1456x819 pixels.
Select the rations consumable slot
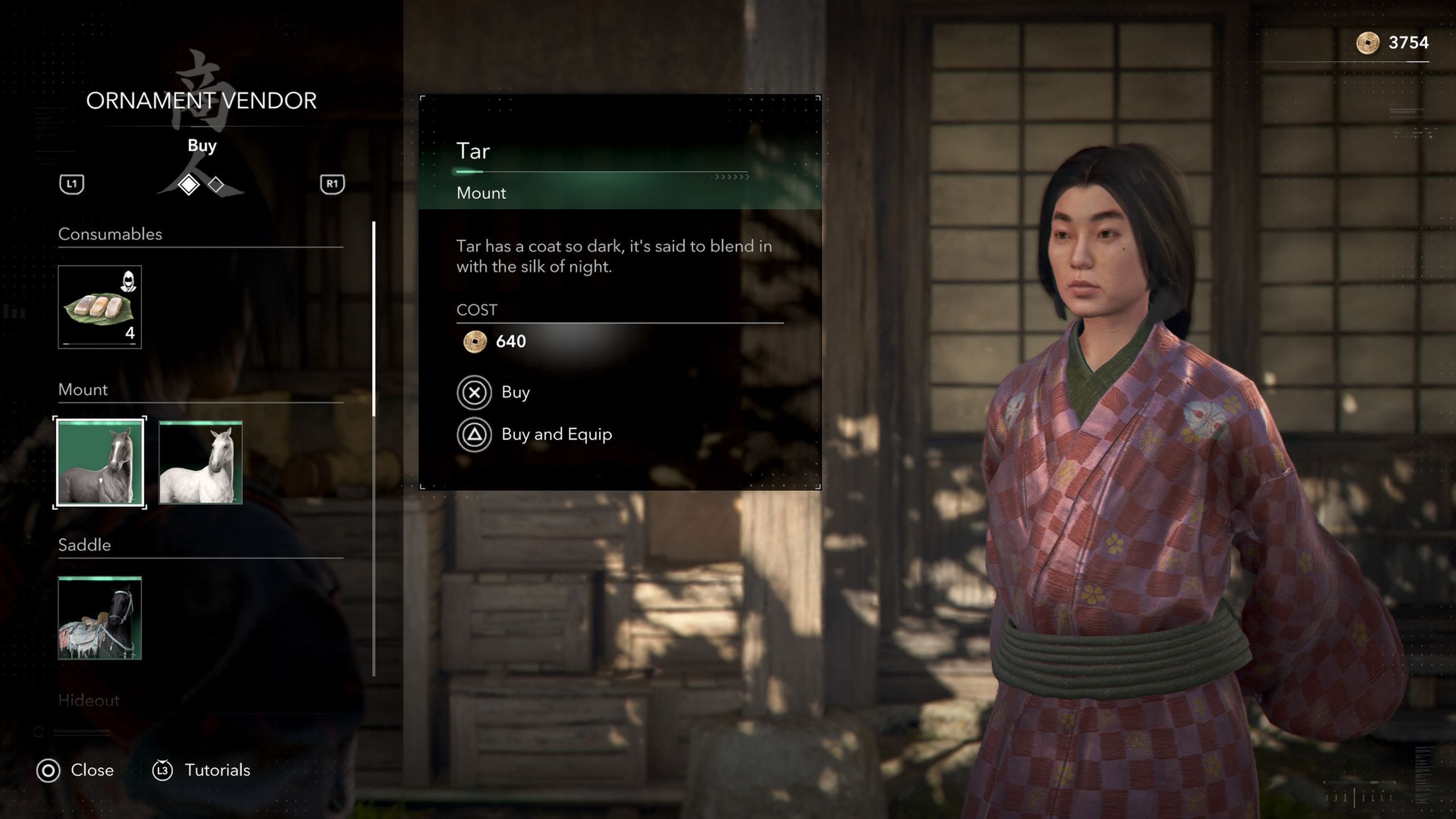coord(100,307)
